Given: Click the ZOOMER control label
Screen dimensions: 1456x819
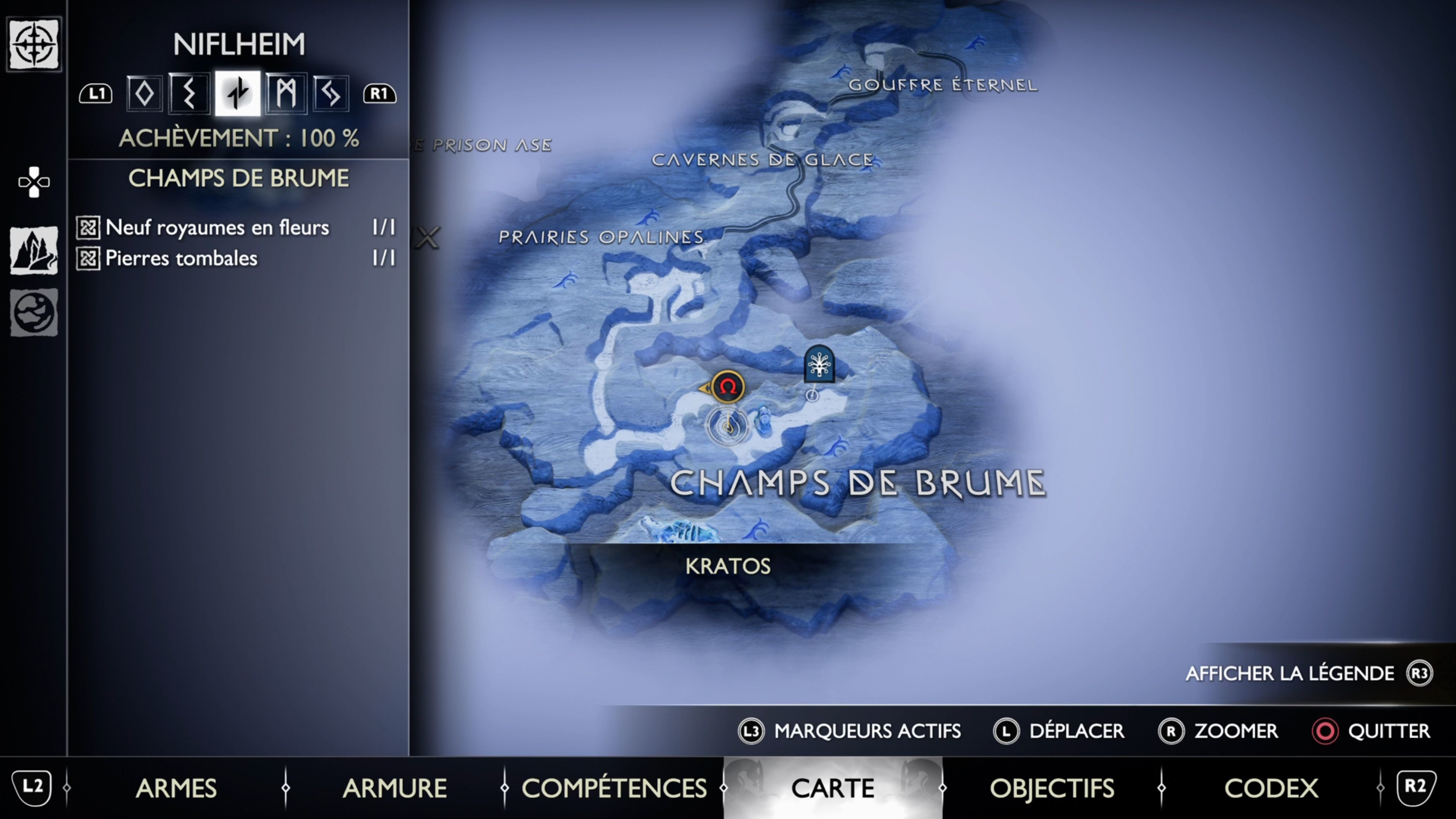Looking at the screenshot, I should point(1235,731).
